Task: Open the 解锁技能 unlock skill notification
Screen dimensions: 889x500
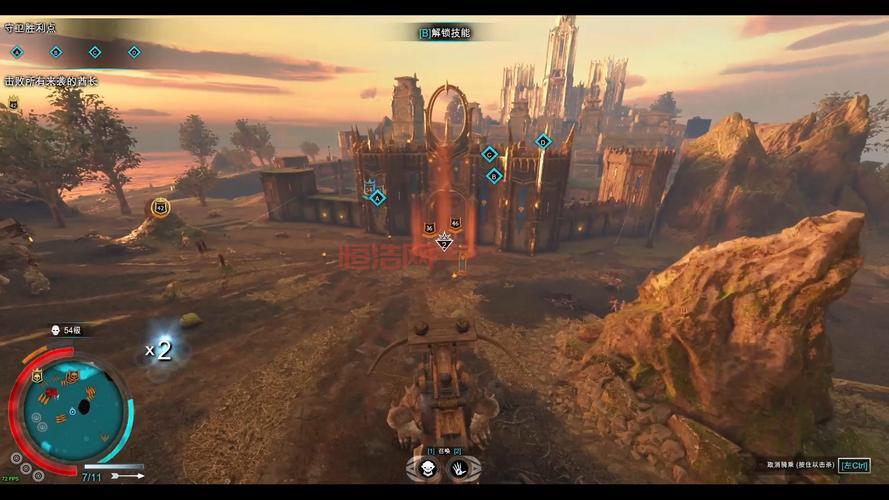Action: (444, 33)
